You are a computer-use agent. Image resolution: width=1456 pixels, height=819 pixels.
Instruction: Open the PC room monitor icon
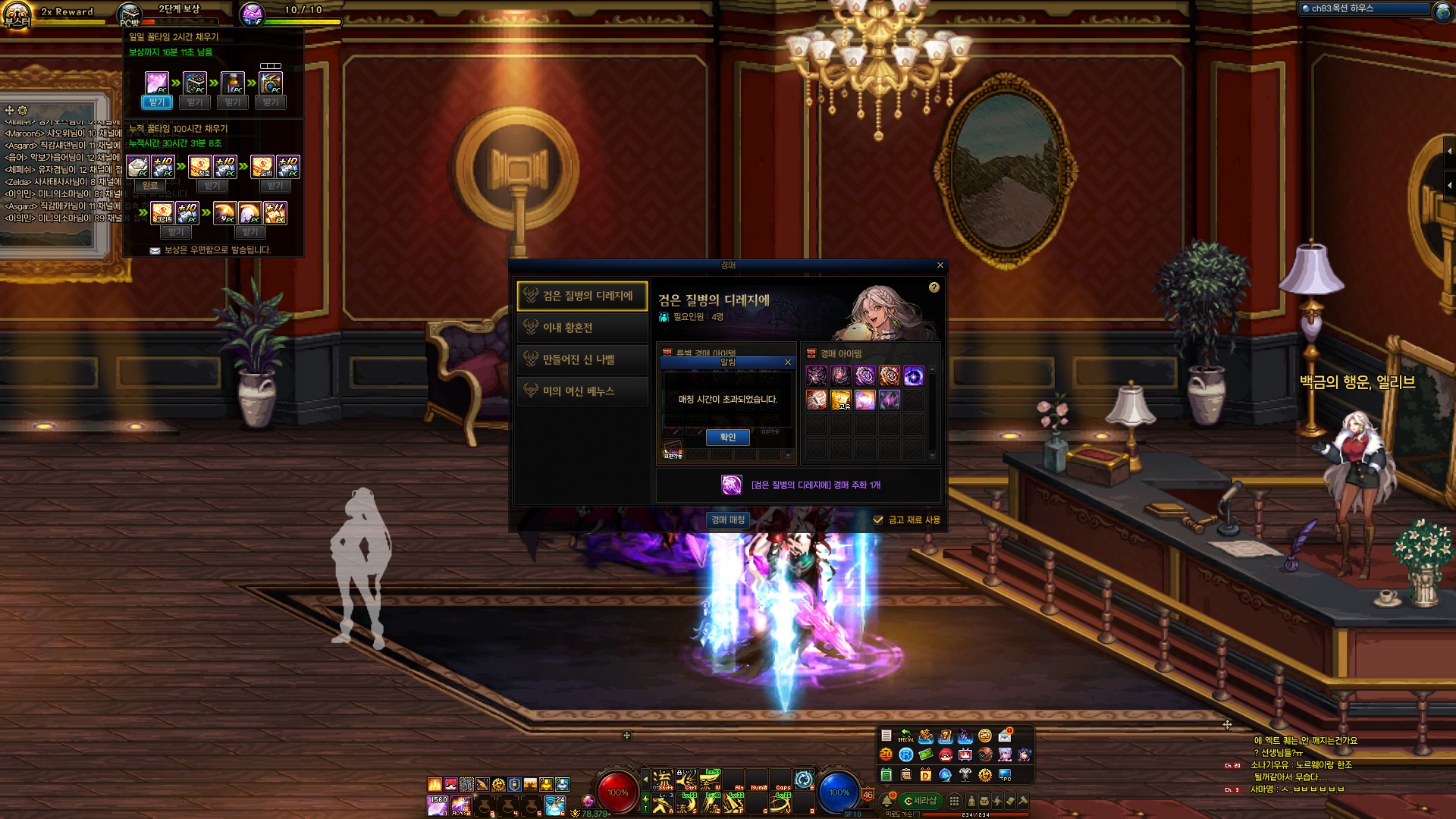(x=1005, y=775)
